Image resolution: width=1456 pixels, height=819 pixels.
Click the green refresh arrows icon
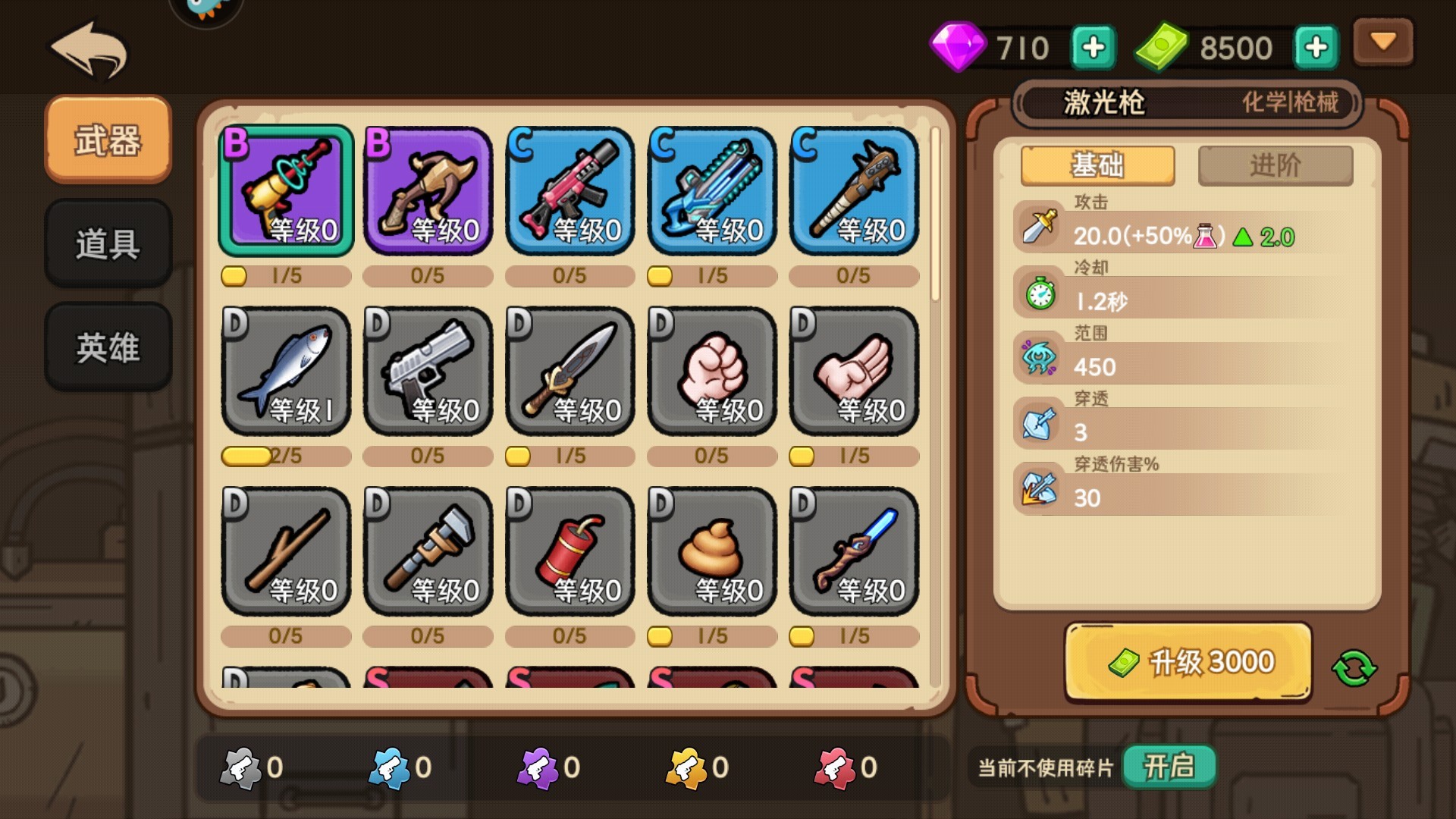1354,668
